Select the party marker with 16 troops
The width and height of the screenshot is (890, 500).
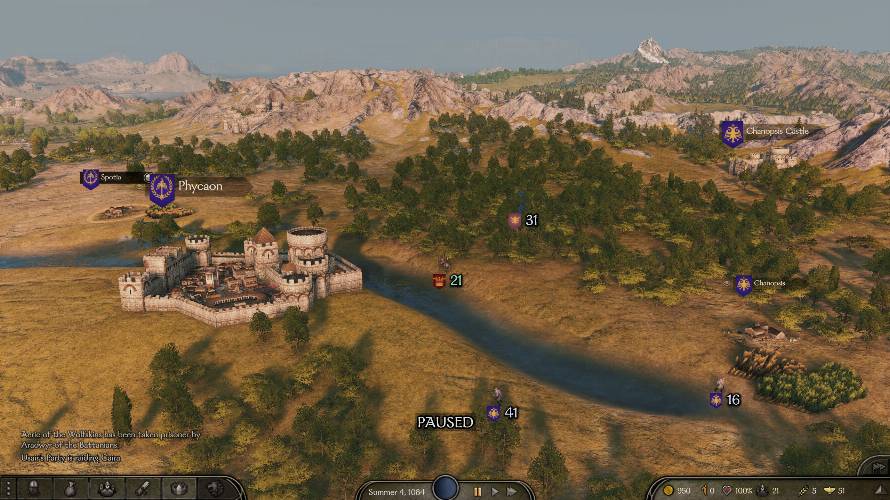point(716,399)
